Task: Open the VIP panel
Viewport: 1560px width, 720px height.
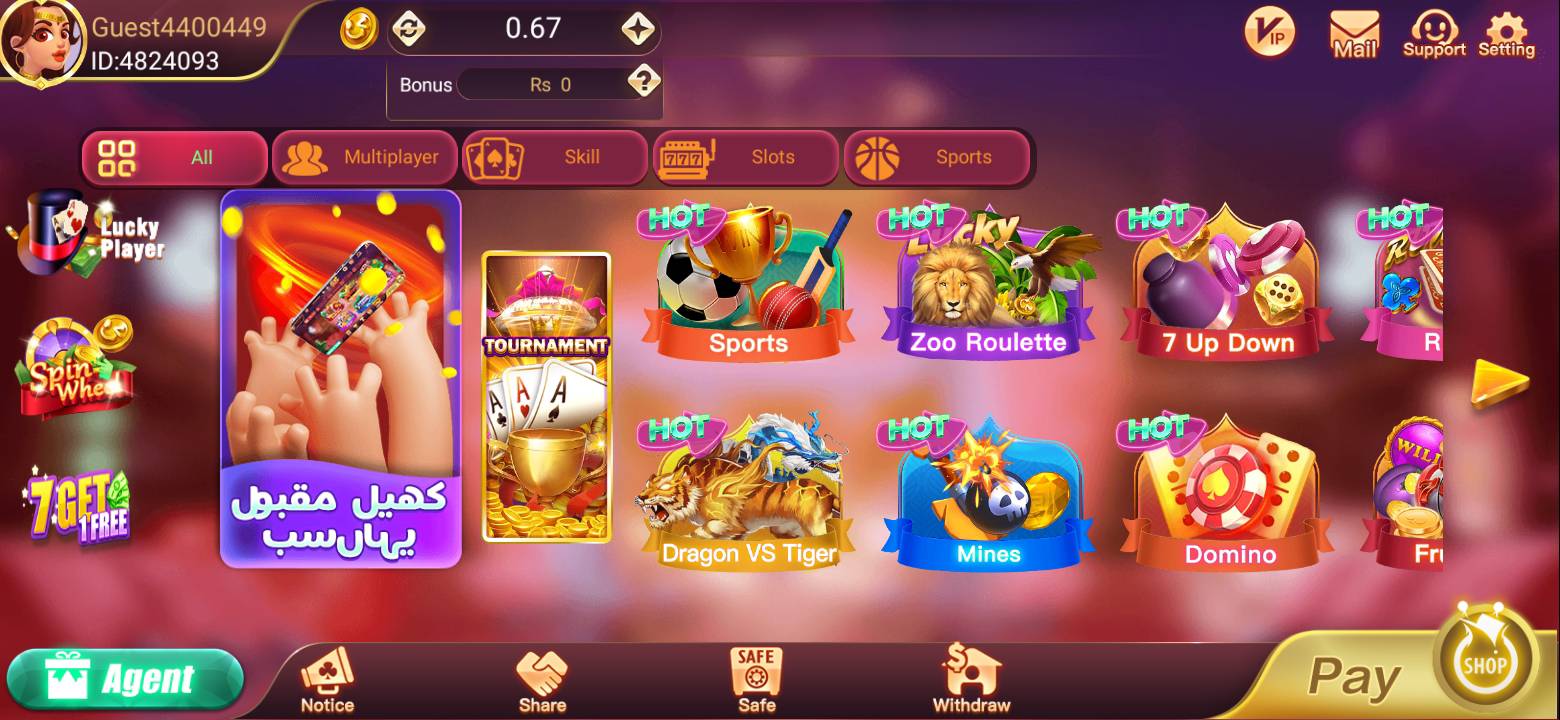Action: click(x=1268, y=32)
